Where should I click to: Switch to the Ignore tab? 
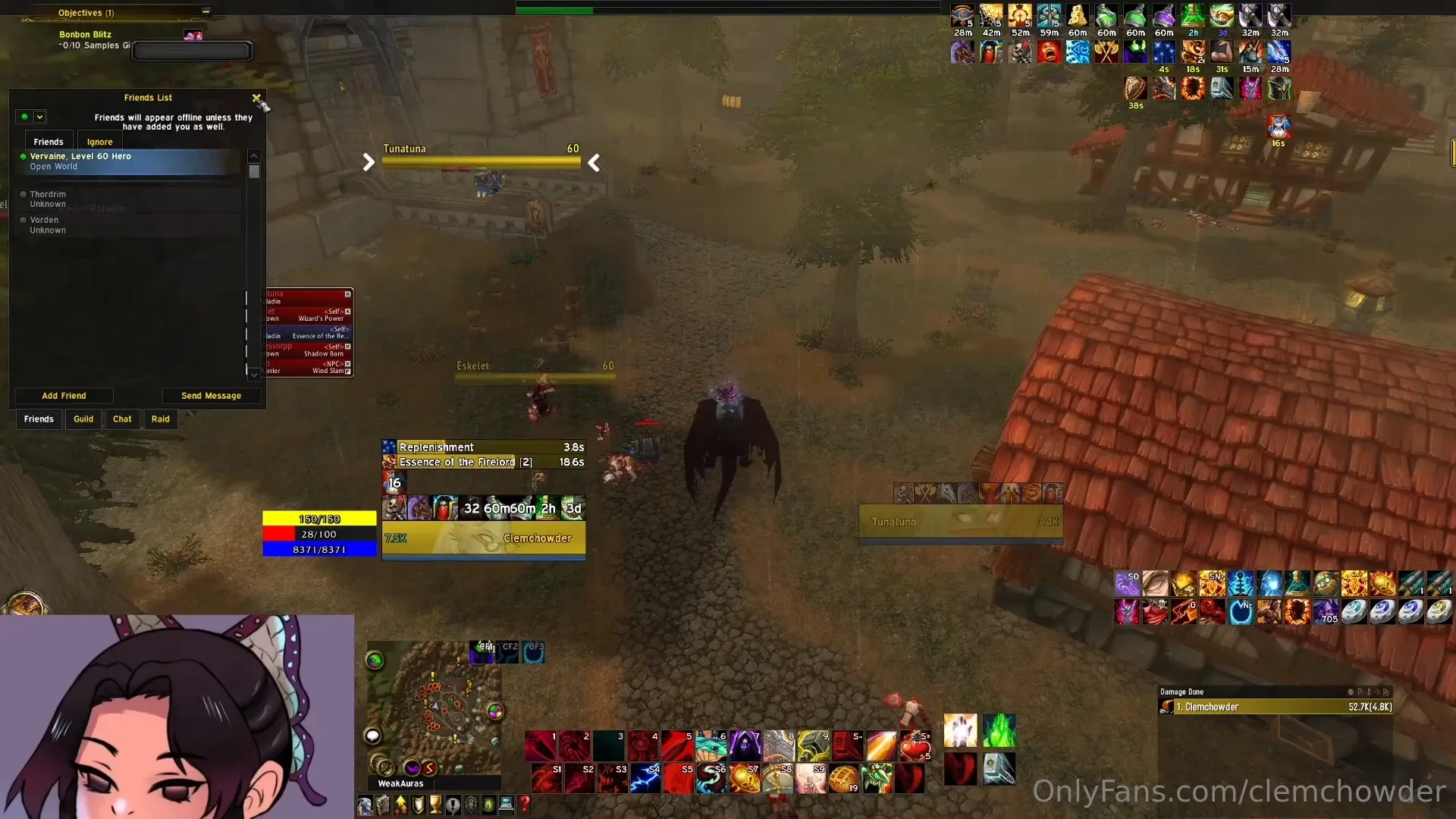[99, 141]
